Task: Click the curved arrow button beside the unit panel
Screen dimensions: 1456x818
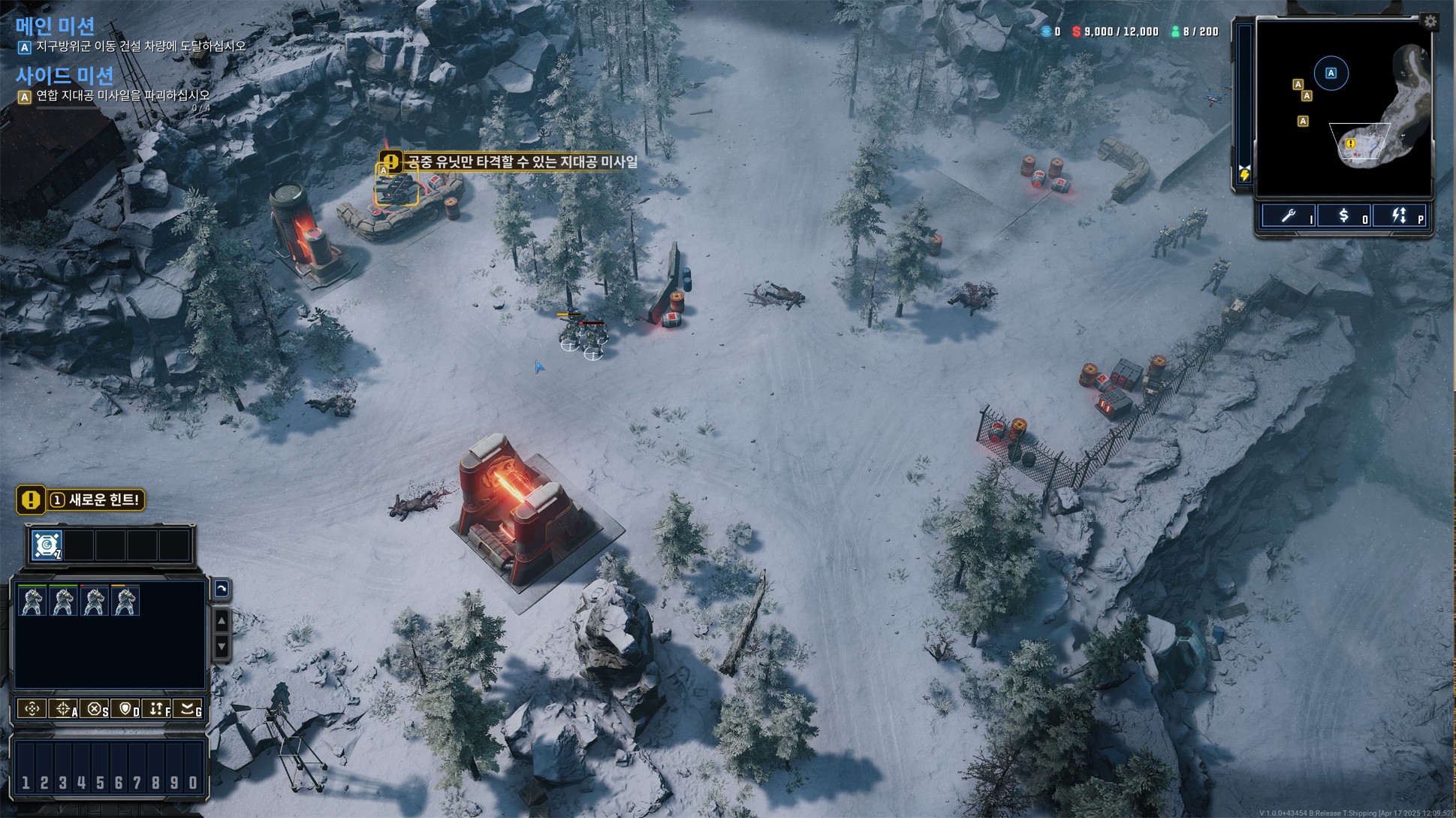Action: 222,589
